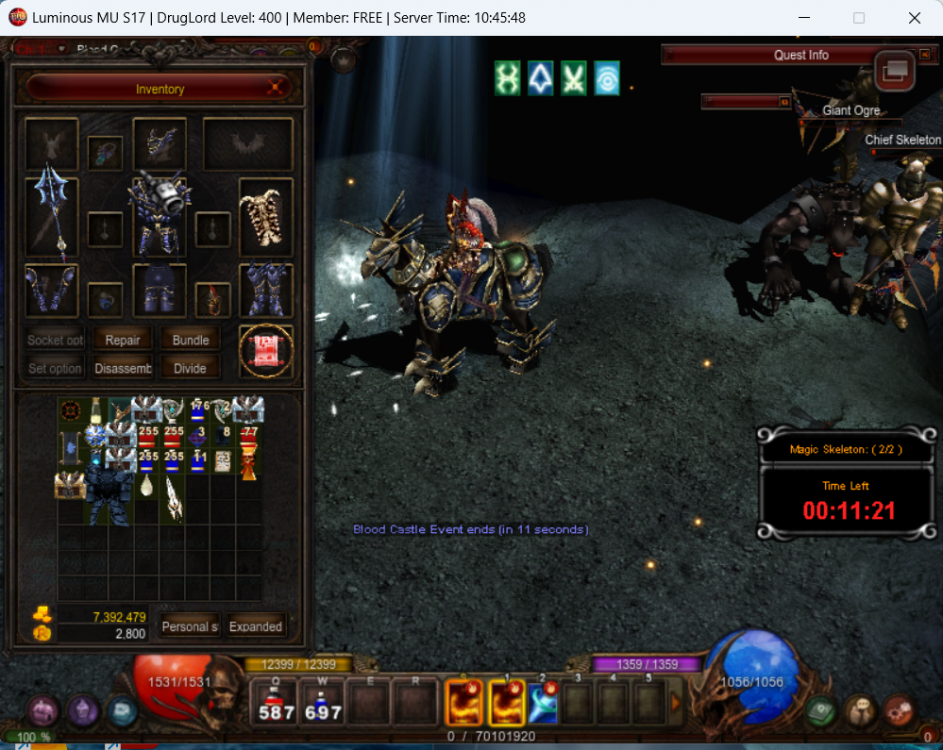This screenshot has width=943, height=750.
Task: Select the golden treasure chest in the bag
Action: (70, 485)
